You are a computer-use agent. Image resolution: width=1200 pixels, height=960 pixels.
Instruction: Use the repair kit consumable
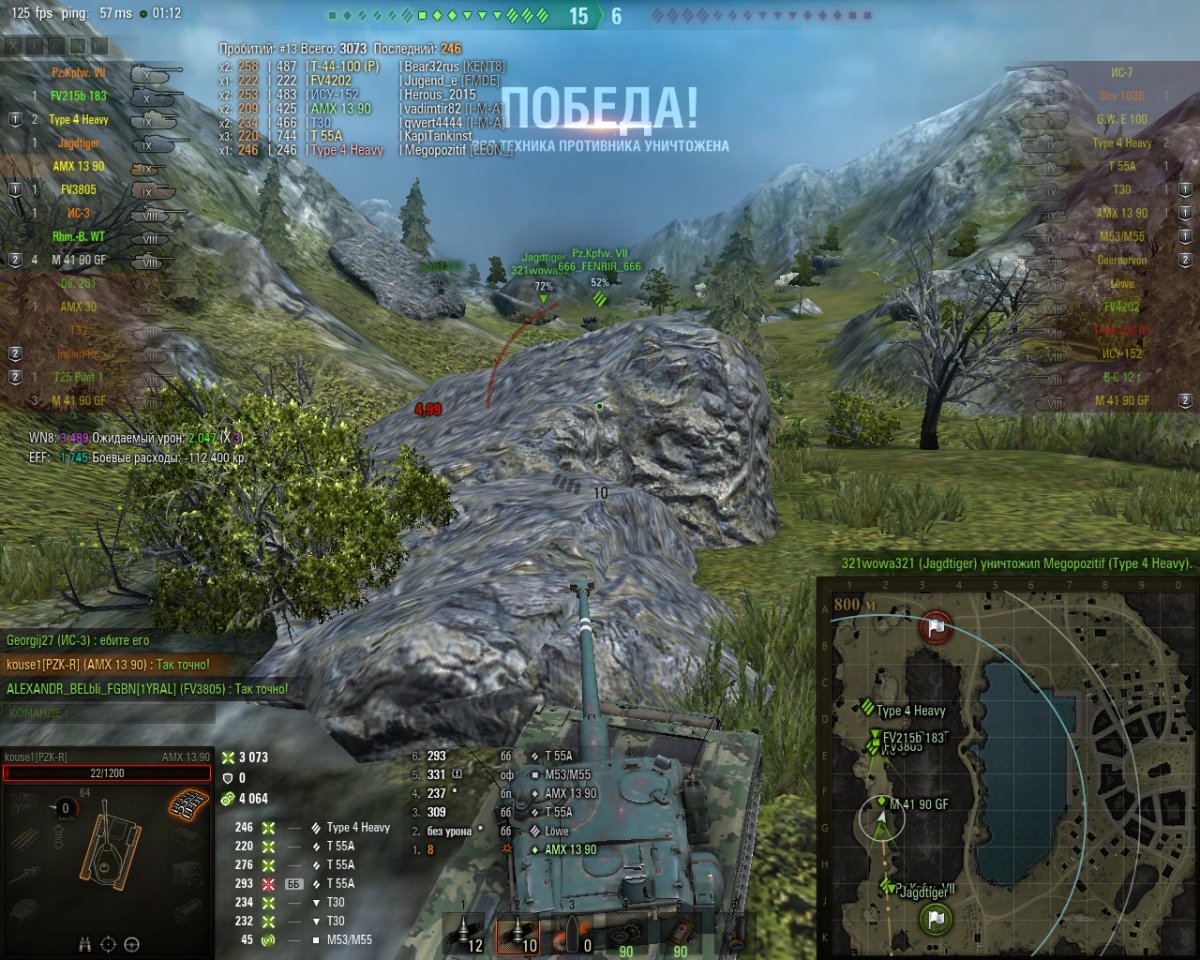(x=627, y=933)
